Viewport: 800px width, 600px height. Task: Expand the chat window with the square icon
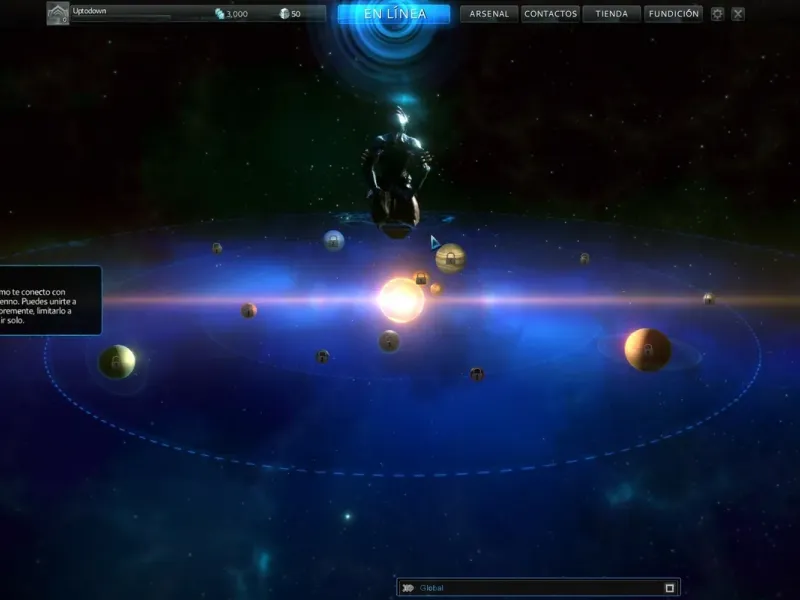[670, 588]
